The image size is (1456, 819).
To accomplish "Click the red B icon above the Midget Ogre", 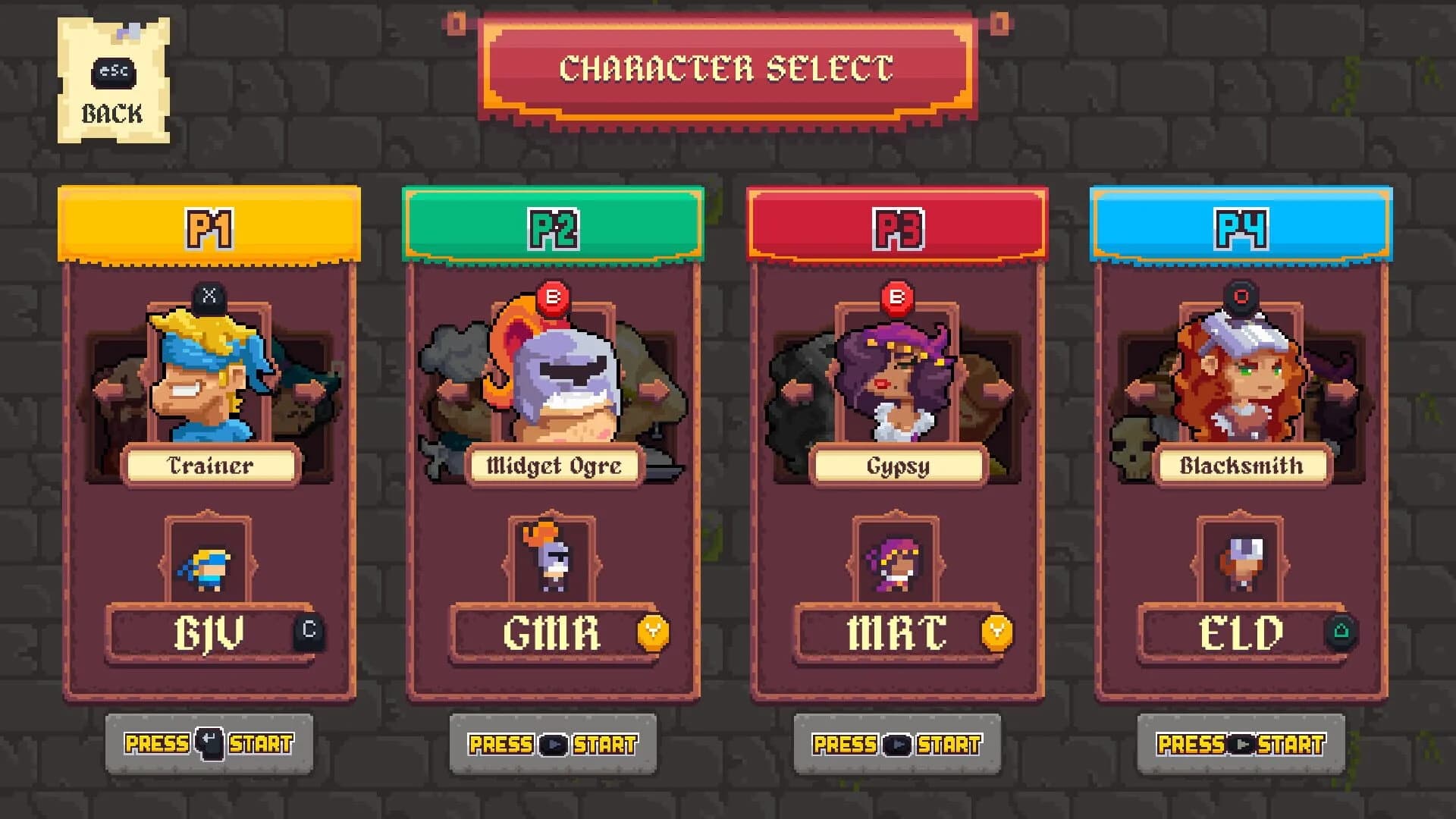I will pos(553,298).
